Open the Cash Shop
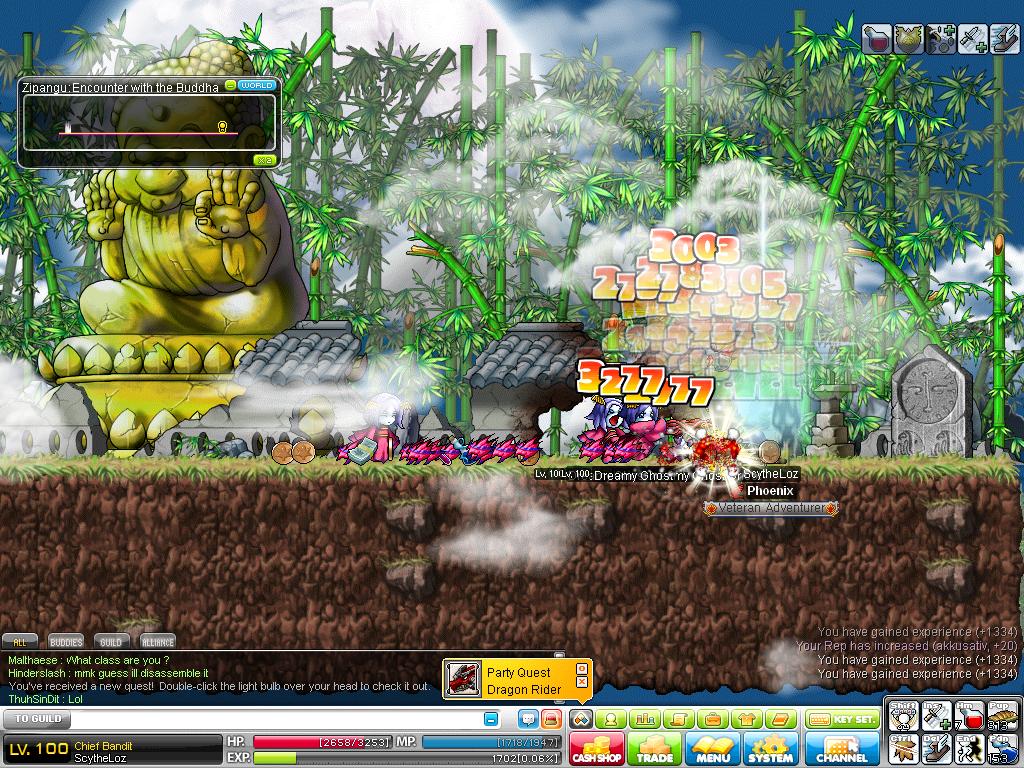The image size is (1024, 768). (597, 749)
